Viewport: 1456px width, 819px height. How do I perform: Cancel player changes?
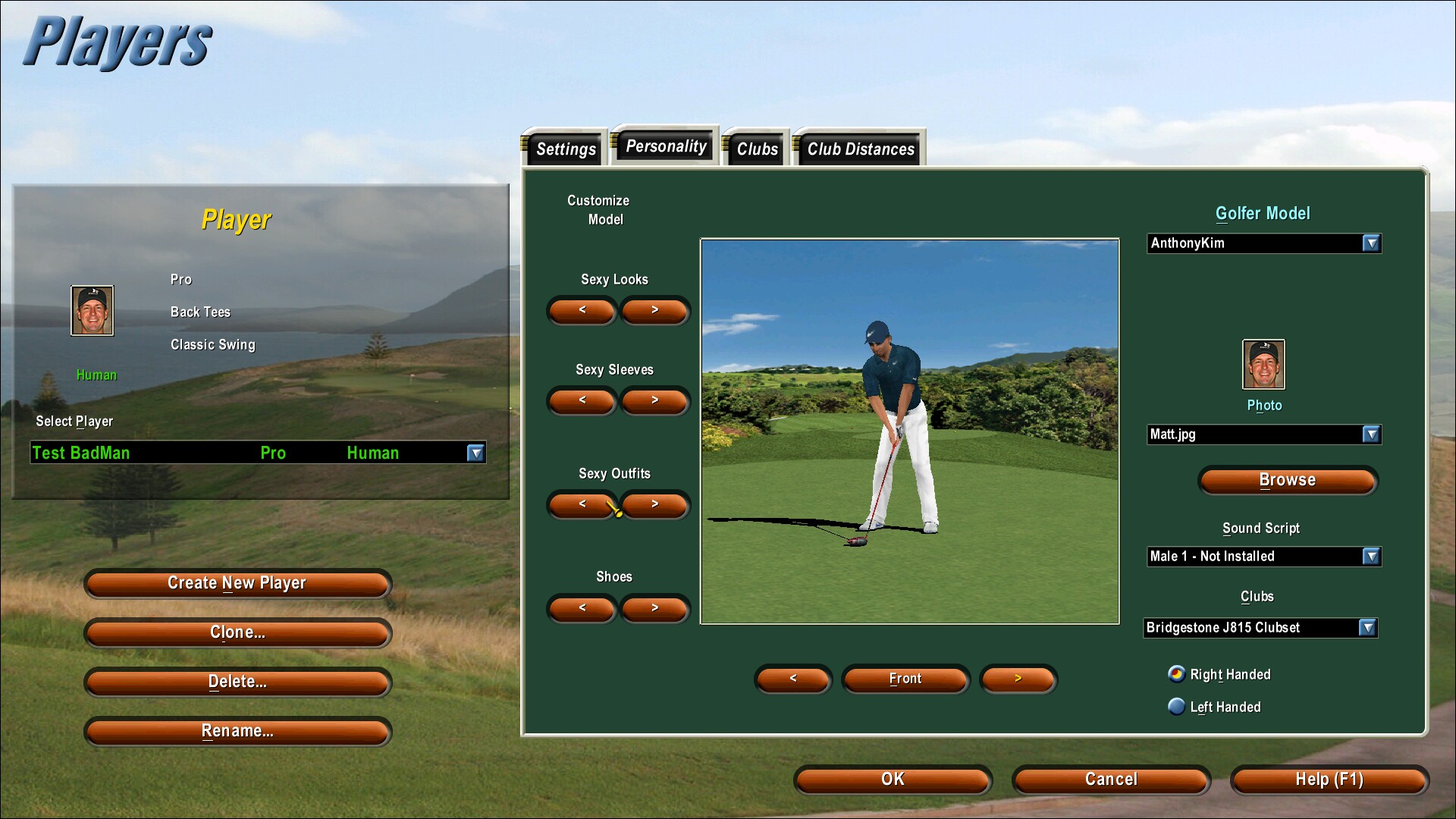(1111, 780)
